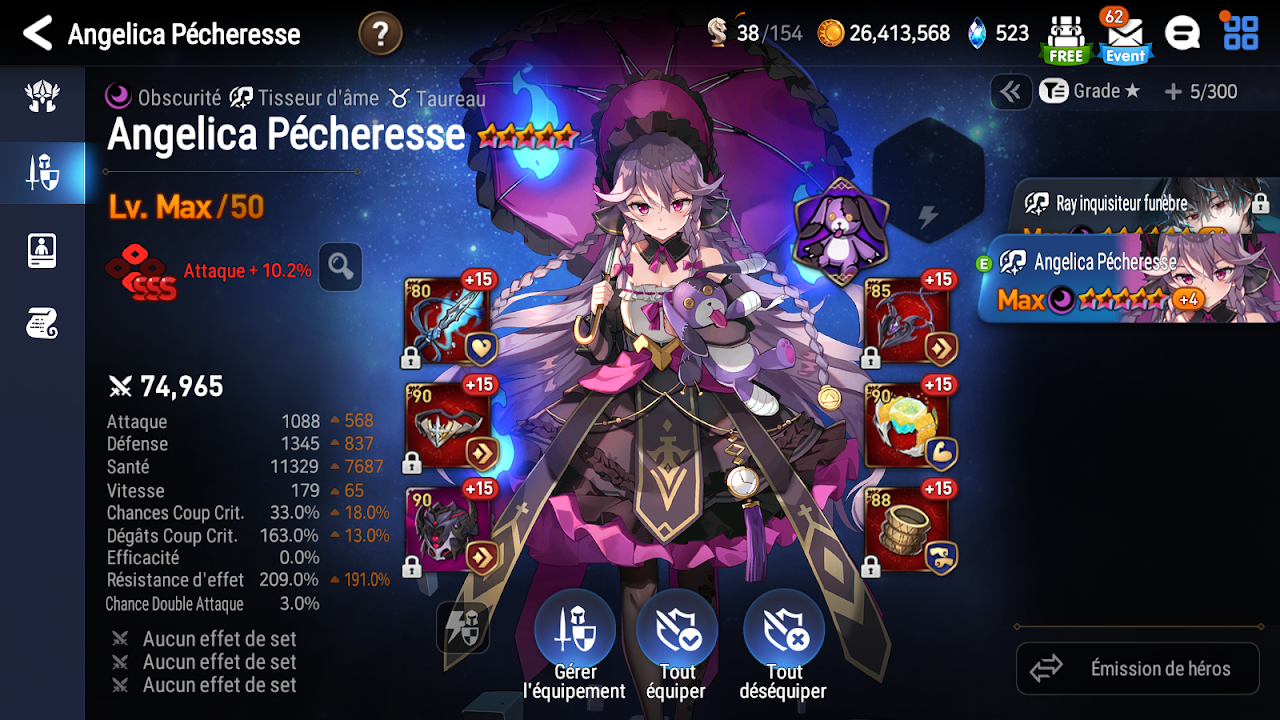1280x720 pixels.
Task: Claim the FREE gift box reward
Action: pos(1065,38)
